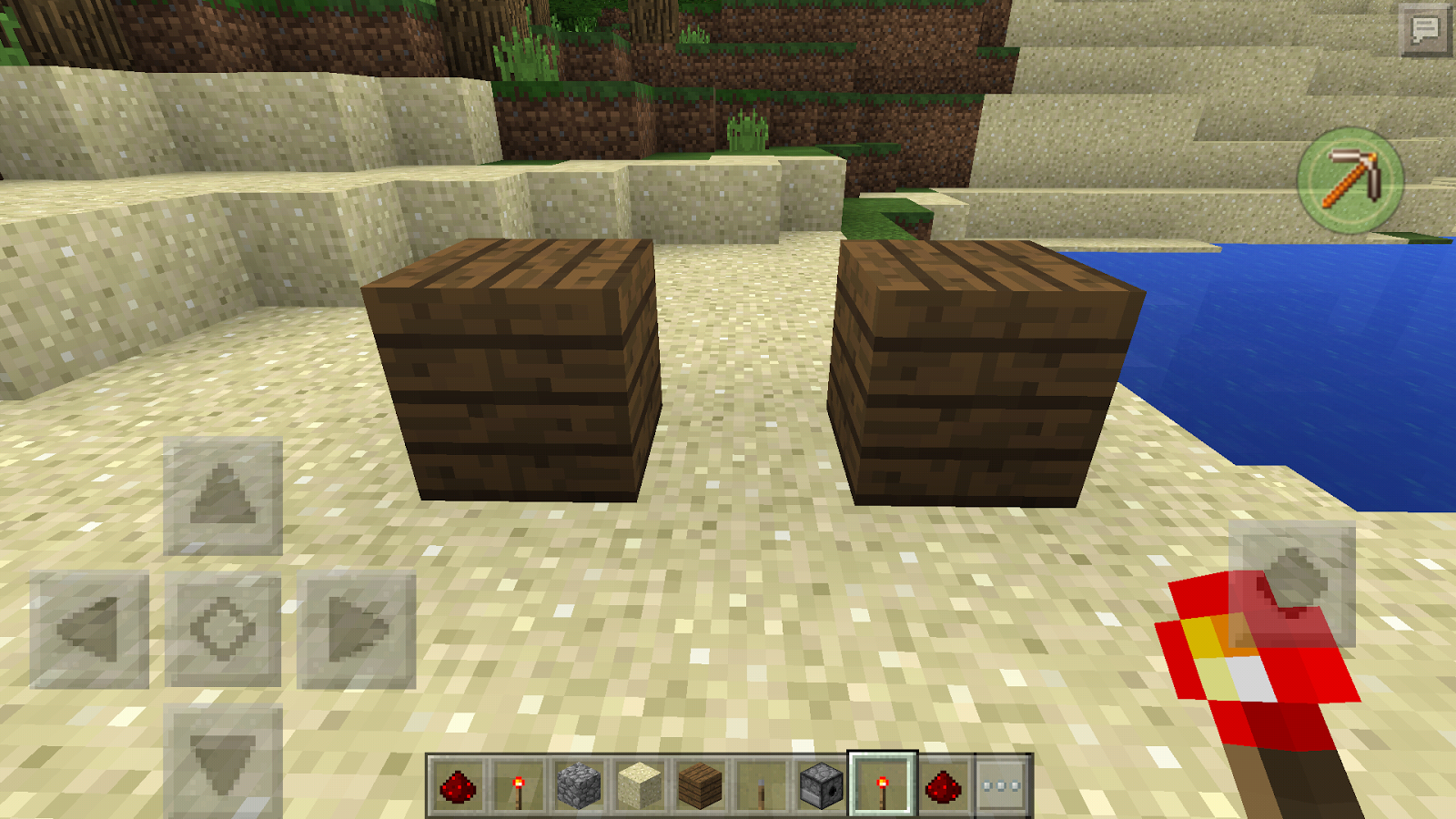Select the redstone pile near the end of the hotbar
1456x819 pixels.
945,784
